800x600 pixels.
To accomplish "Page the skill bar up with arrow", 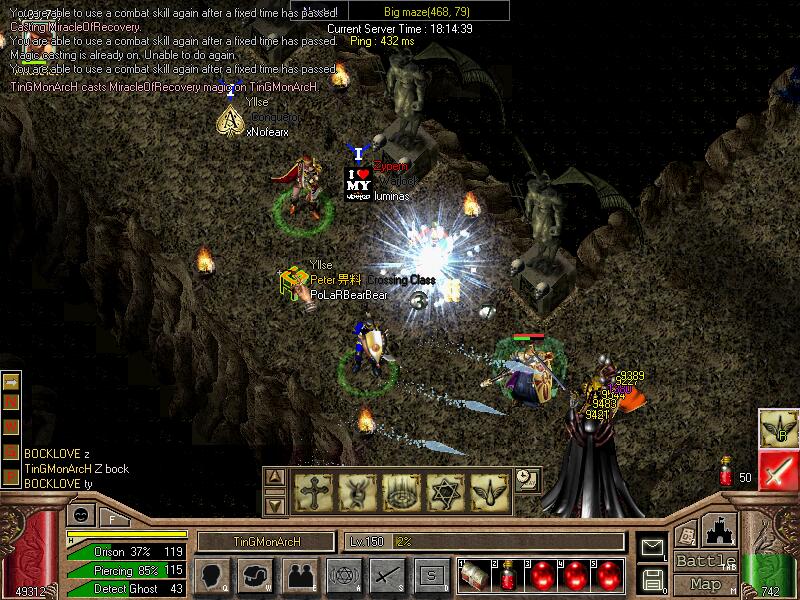I will pyautogui.click(x=276, y=478).
